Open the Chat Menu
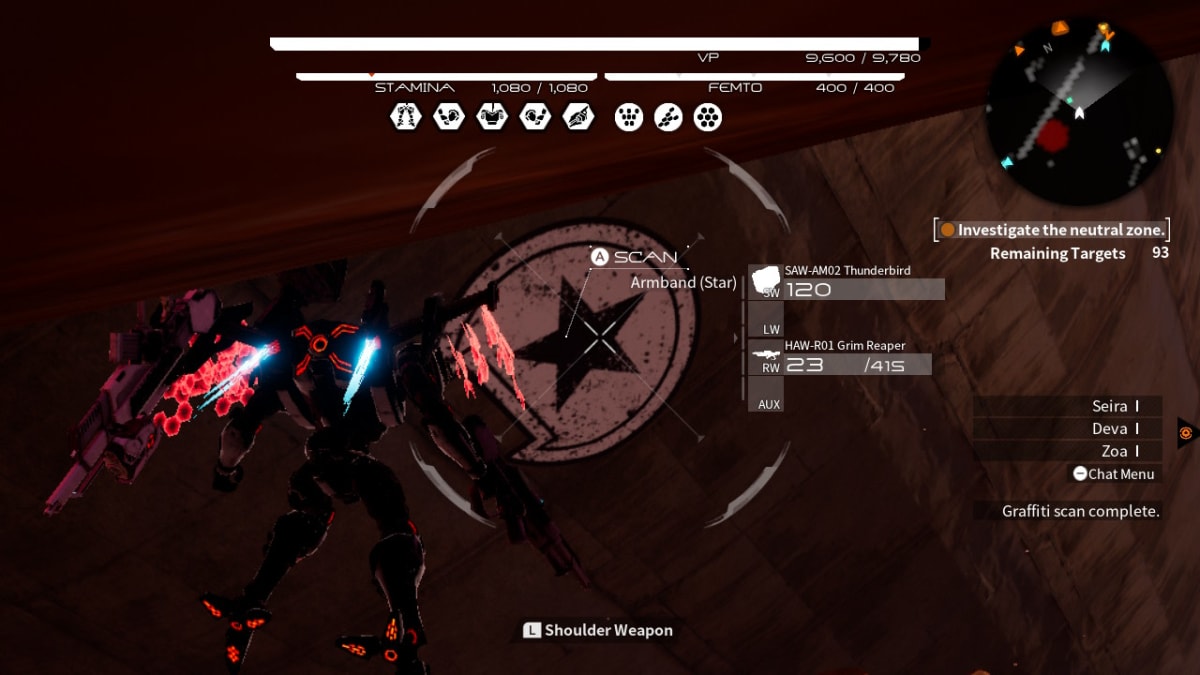1200x675 pixels. pos(1113,474)
